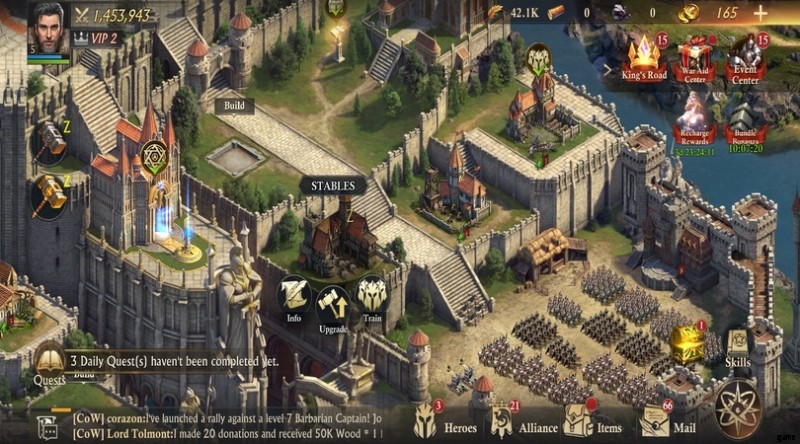Open the Mail inbox

[655, 421]
